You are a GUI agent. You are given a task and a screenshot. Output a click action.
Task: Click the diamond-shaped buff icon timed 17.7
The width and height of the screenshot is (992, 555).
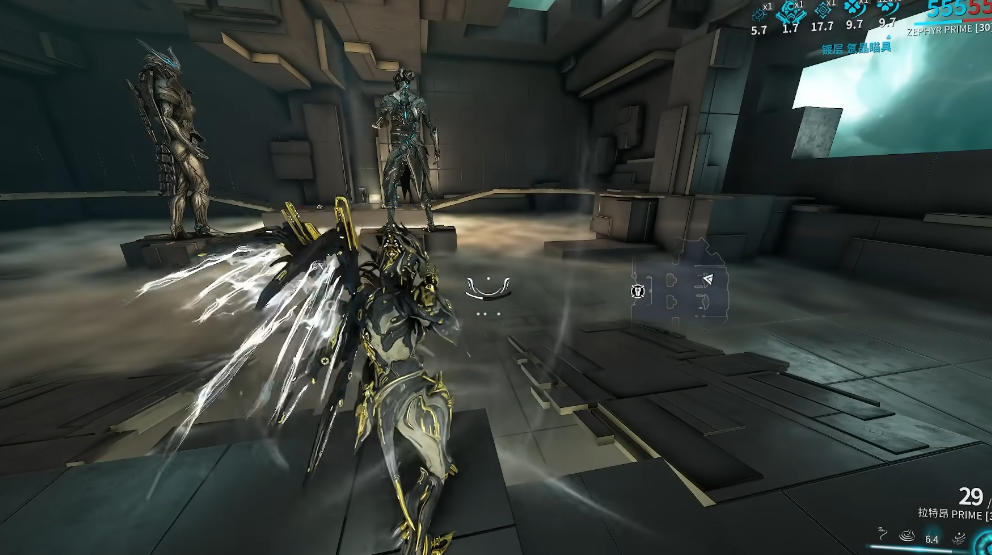point(823,10)
